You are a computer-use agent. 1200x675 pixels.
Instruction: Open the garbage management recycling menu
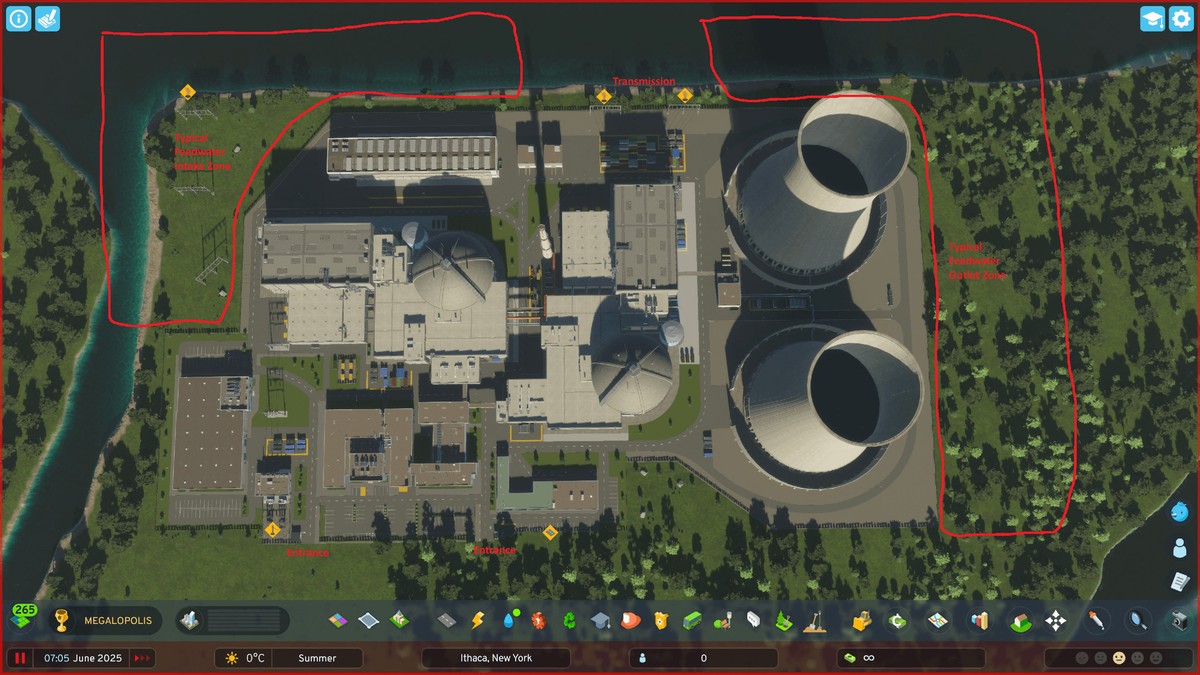569,621
